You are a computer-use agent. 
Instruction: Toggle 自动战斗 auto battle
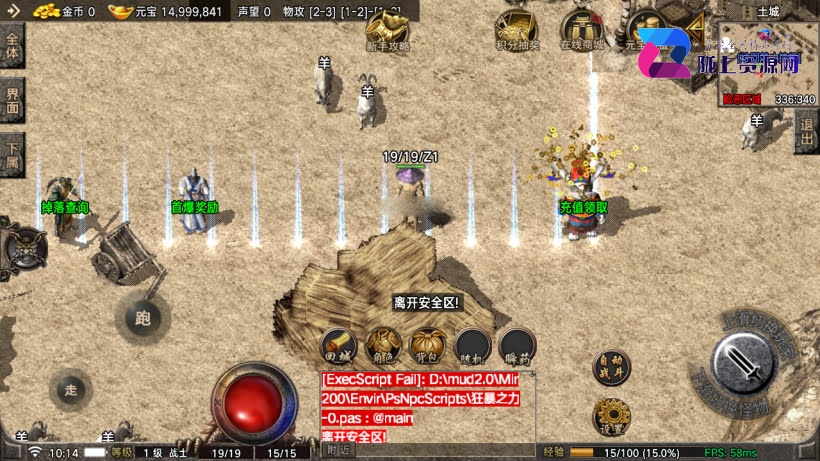click(x=610, y=367)
